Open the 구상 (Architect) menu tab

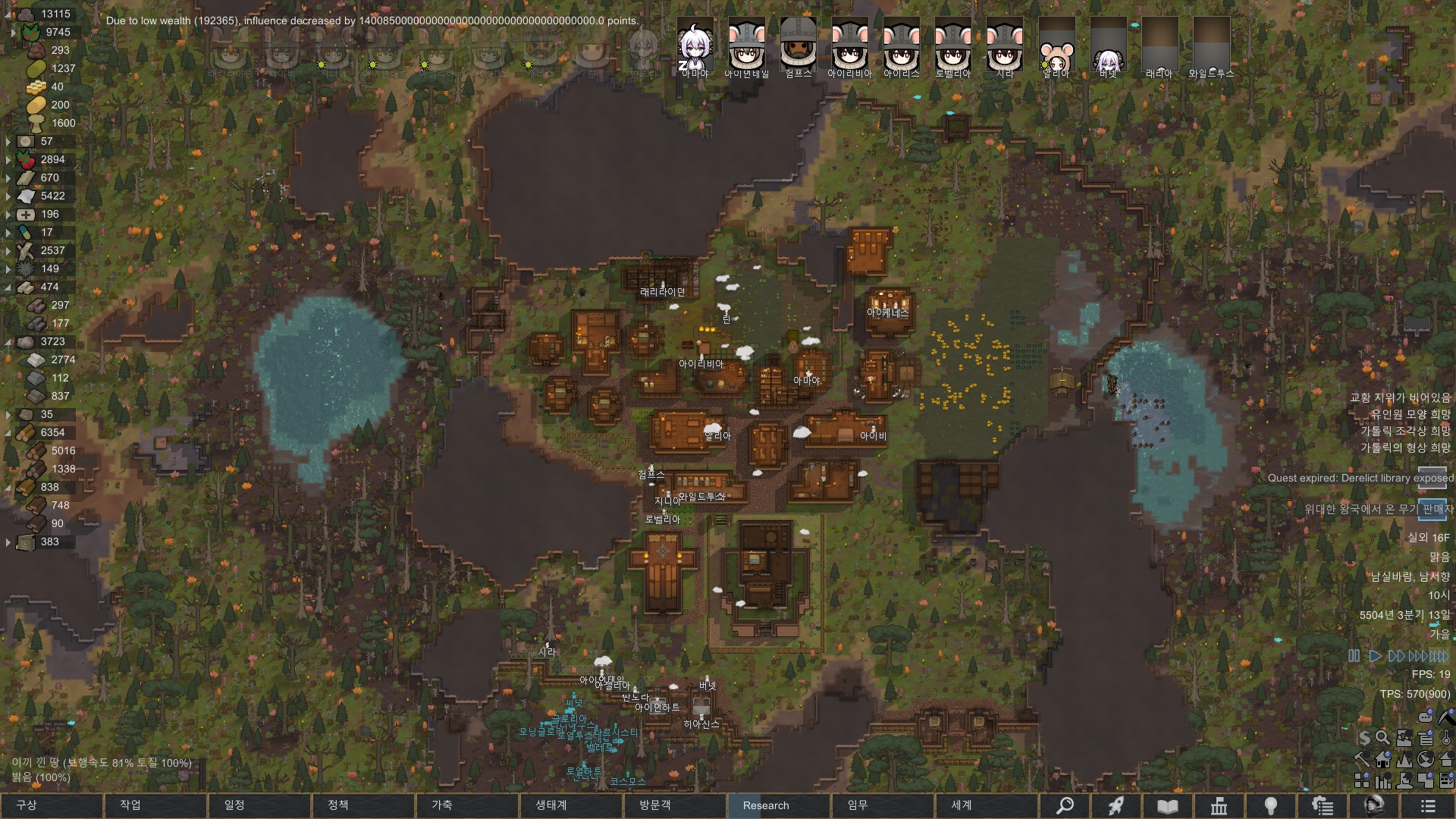pyautogui.click(x=51, y=805)
